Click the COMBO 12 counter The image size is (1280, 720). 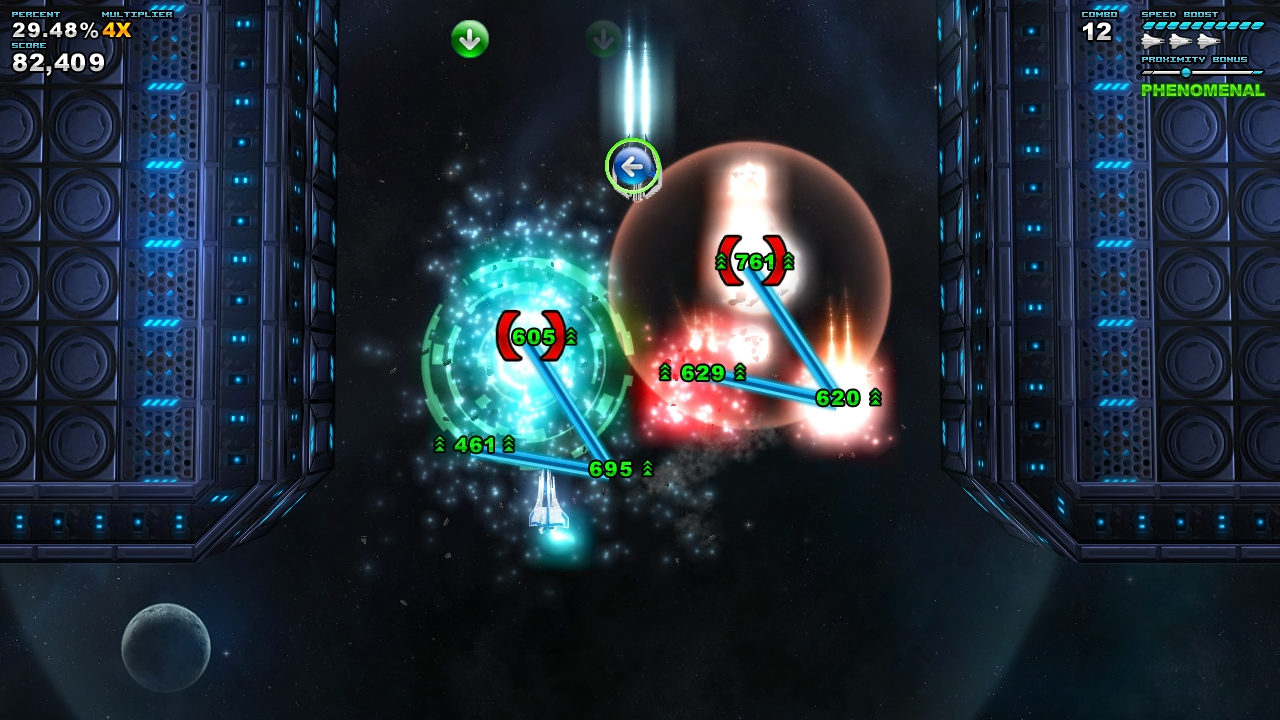(x=1094, y=32)
